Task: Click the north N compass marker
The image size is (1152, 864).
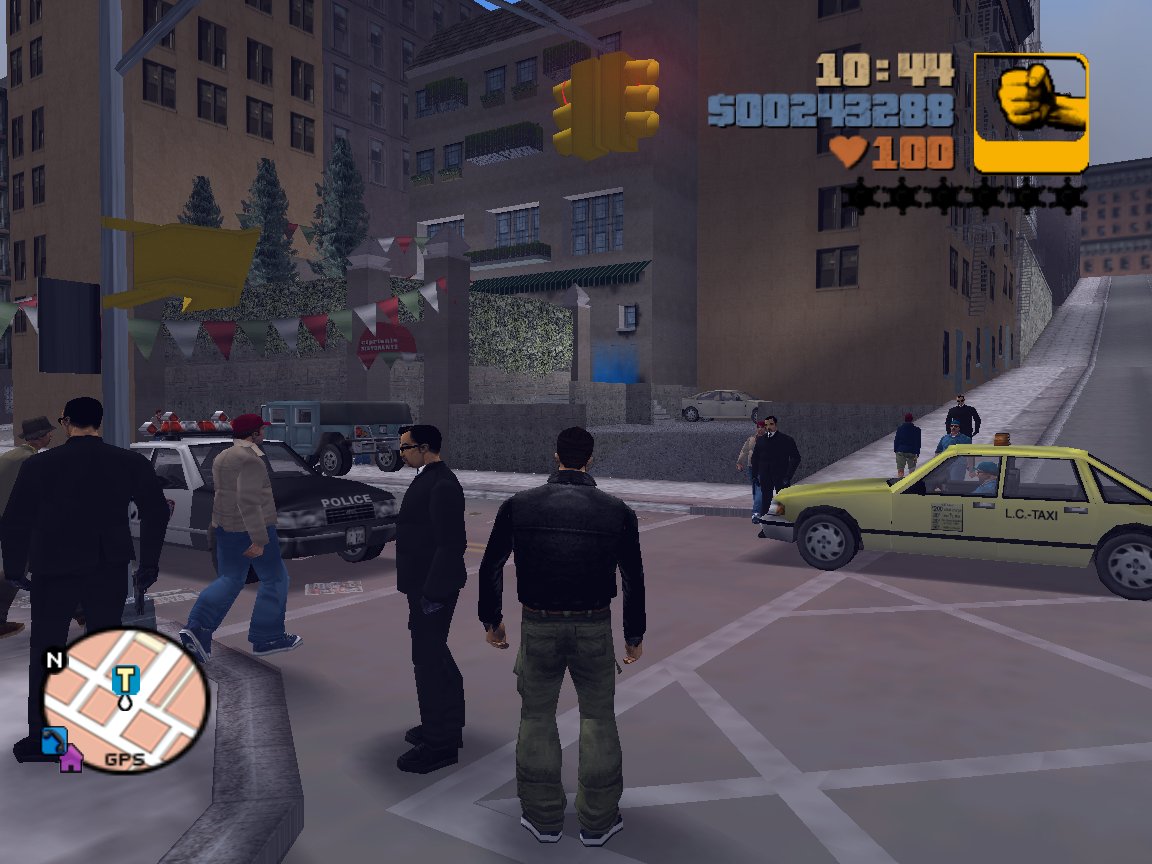Action: (x=53, y=660)
